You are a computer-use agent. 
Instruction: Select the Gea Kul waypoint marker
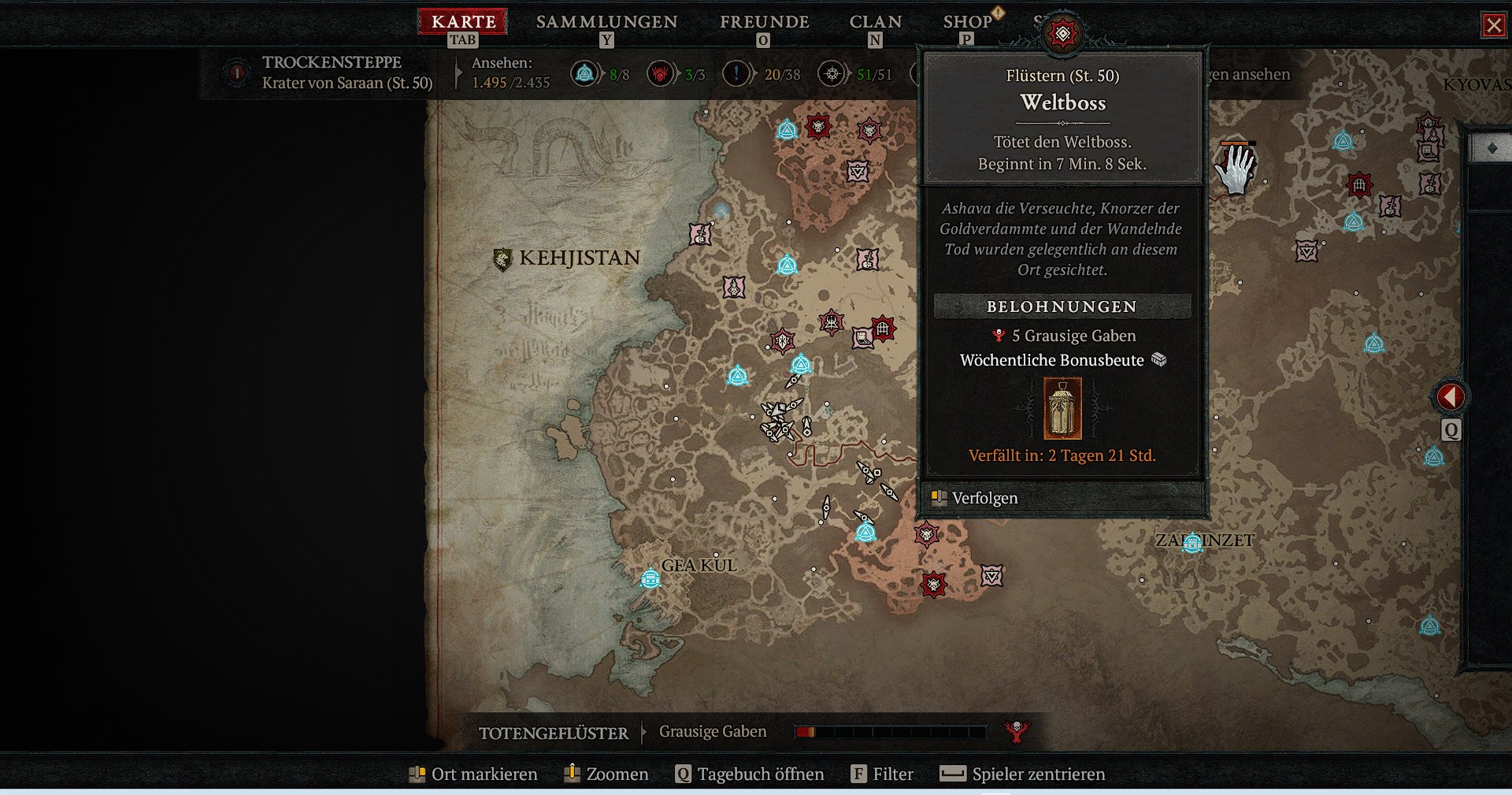[650, 579]
